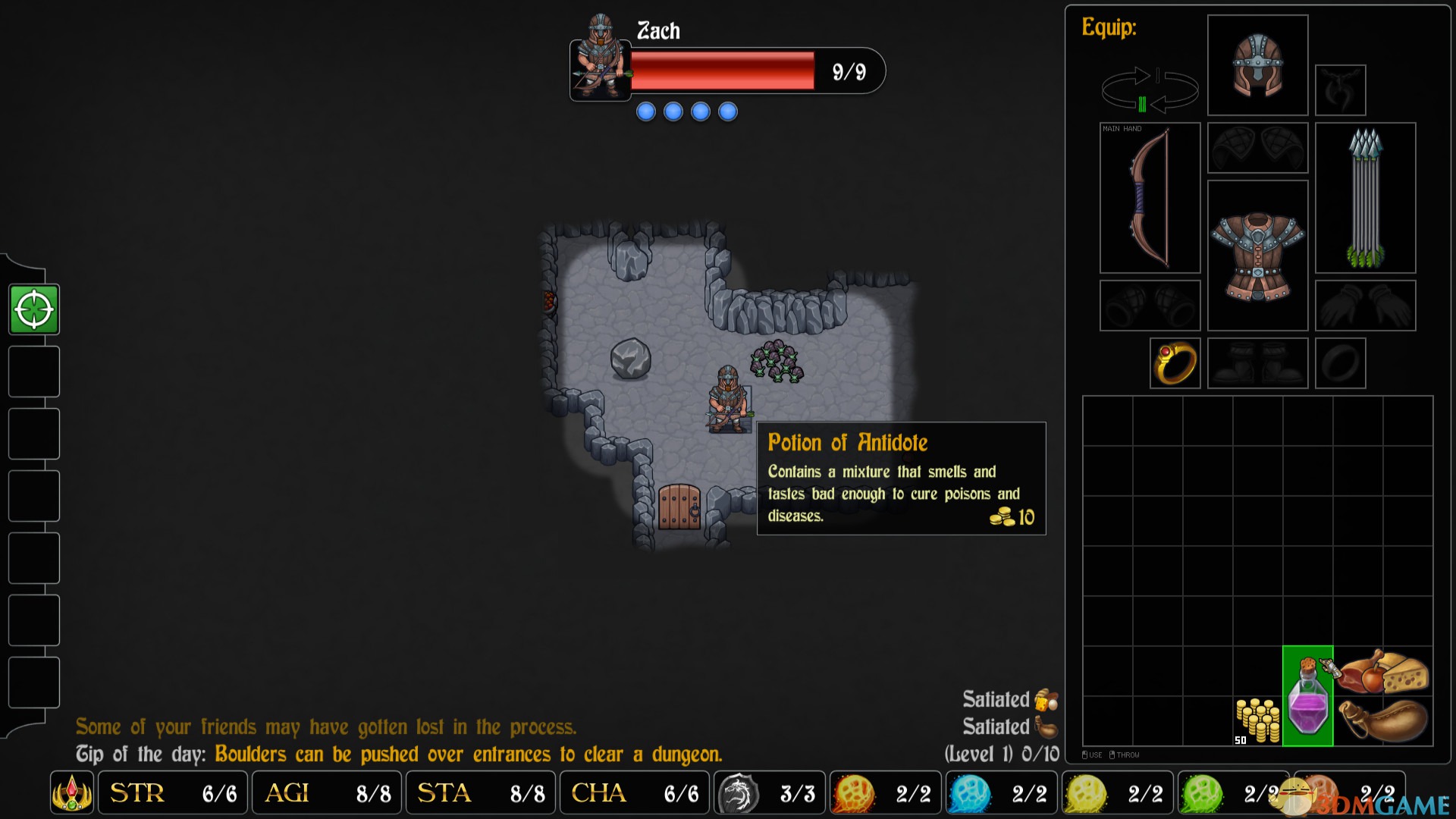Select the green crosshair target ability
The width and height of the screenshot is (1456, 819).
pyautogui.click(x=34, y=309)
